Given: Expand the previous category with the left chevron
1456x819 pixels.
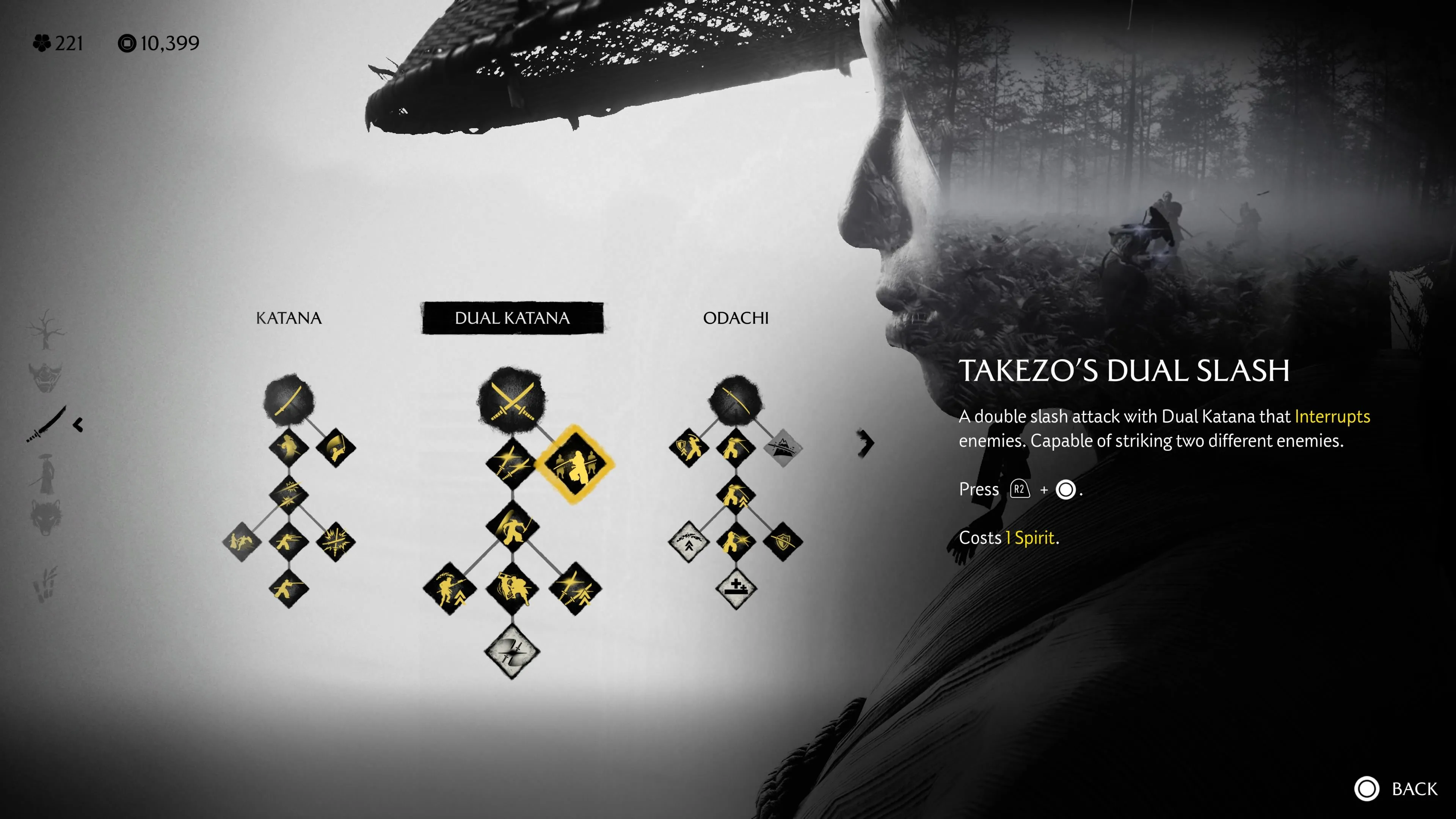Looking at the screenshot, I should point(77,425).
